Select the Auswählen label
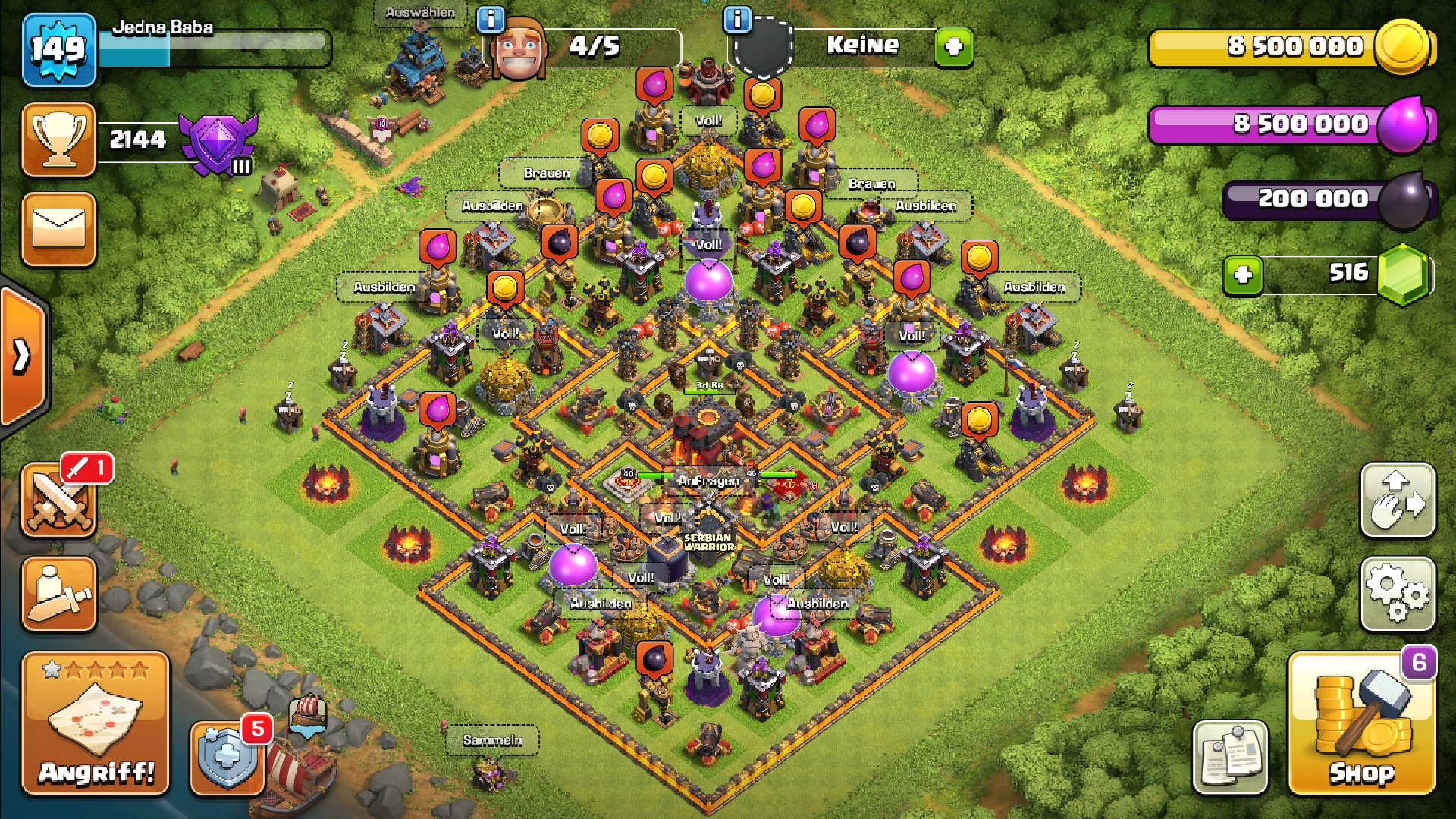 pyautogui.click(x=420, y=13)
